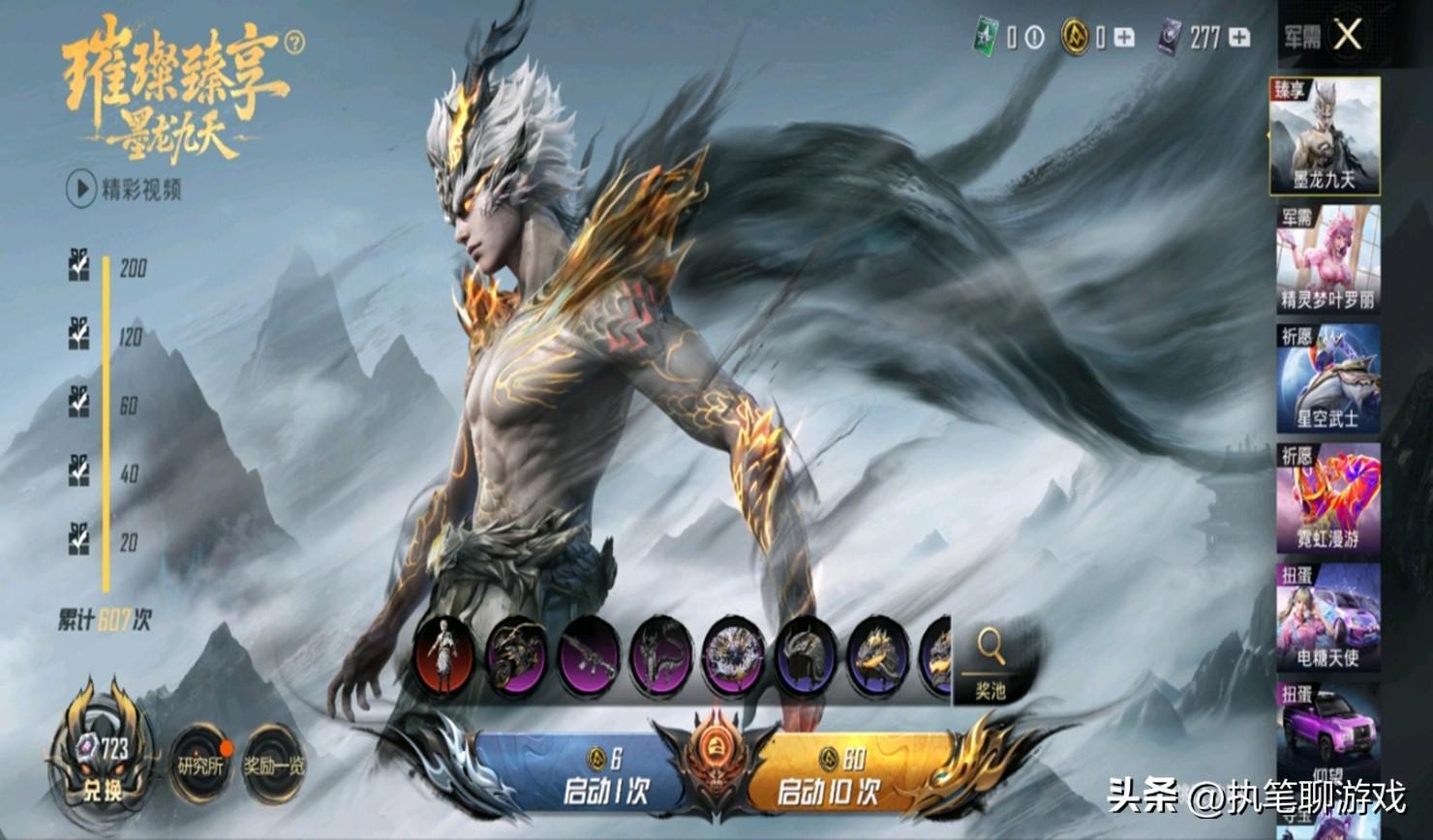Switch to the 星空武士 tab
The image size is (1433, 840).
1327,378
